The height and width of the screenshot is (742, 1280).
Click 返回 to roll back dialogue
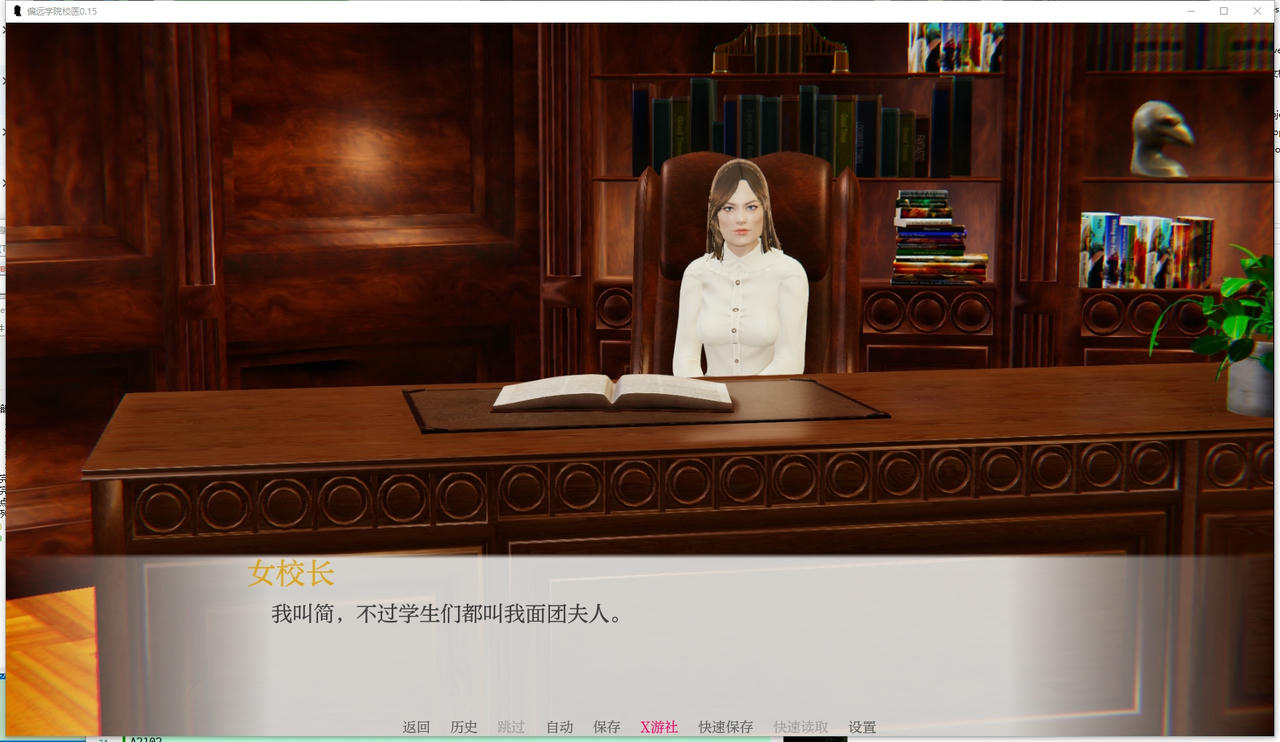[x=416, y=727]
